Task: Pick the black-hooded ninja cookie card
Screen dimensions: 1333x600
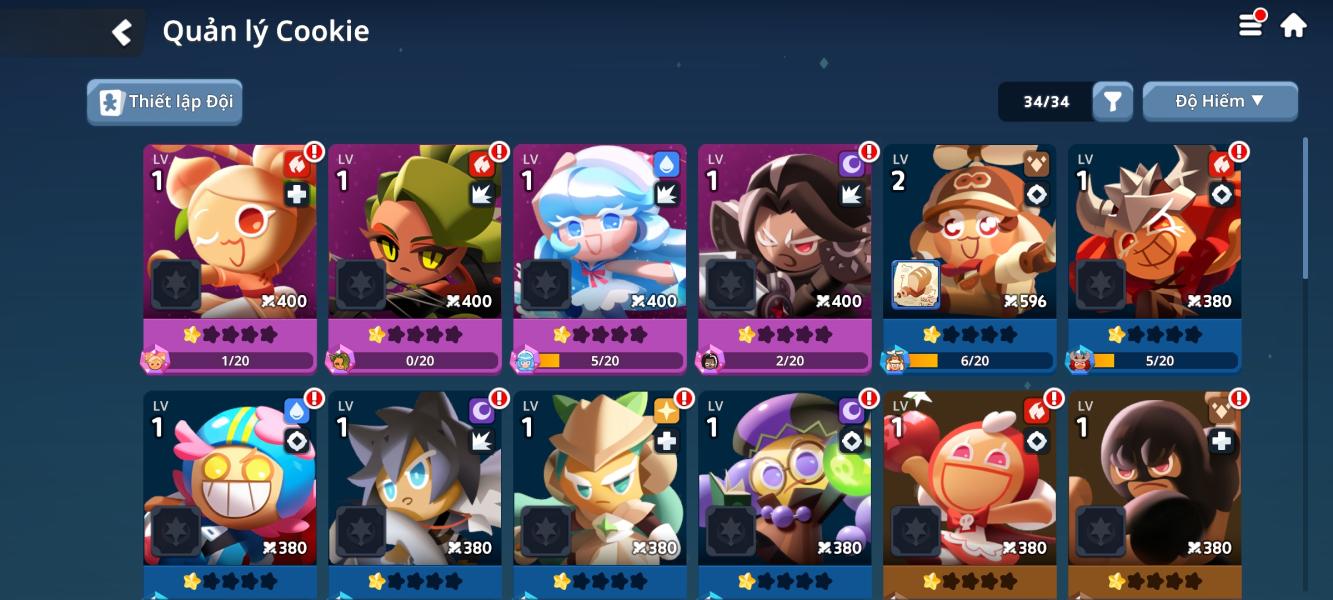Action: click(x=1155, y=490)
